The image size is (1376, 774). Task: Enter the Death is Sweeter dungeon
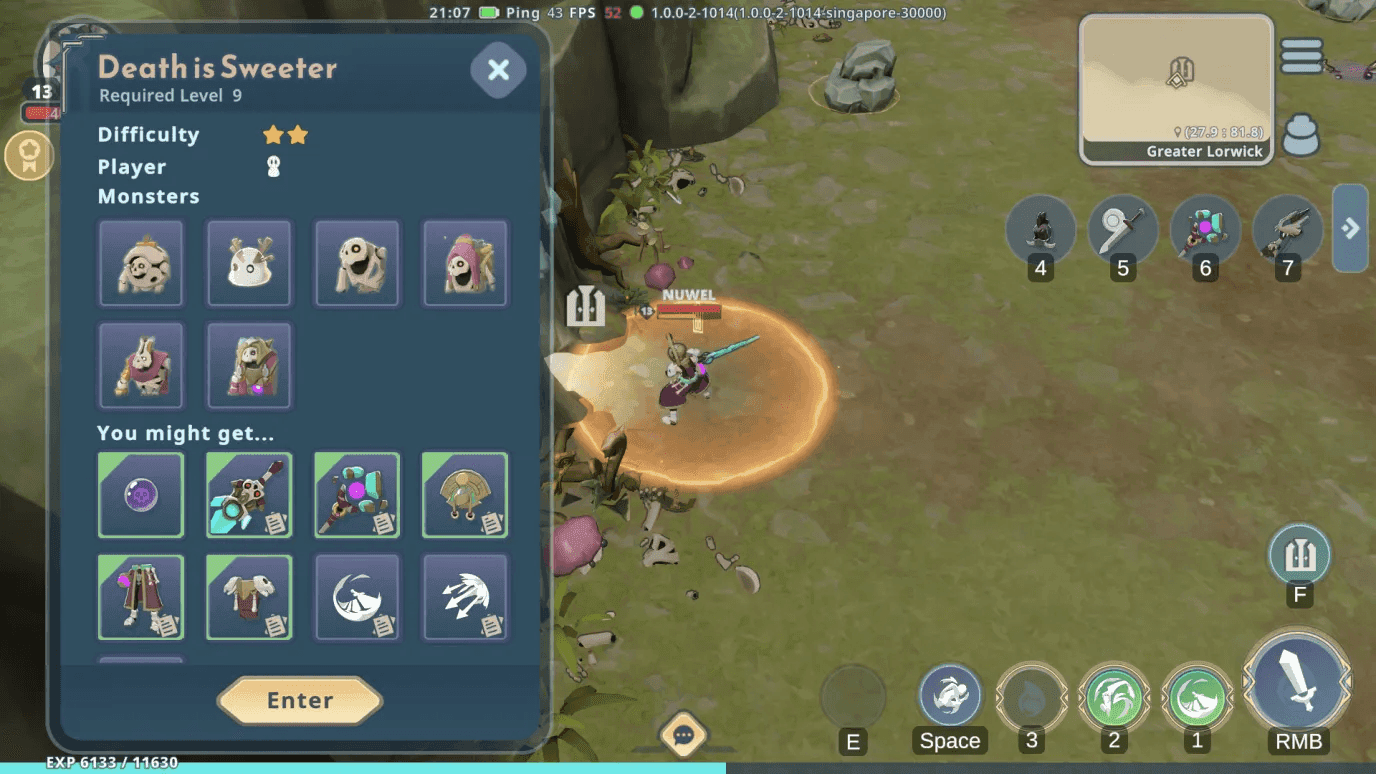pyautogui.click(x=300, y=700)
